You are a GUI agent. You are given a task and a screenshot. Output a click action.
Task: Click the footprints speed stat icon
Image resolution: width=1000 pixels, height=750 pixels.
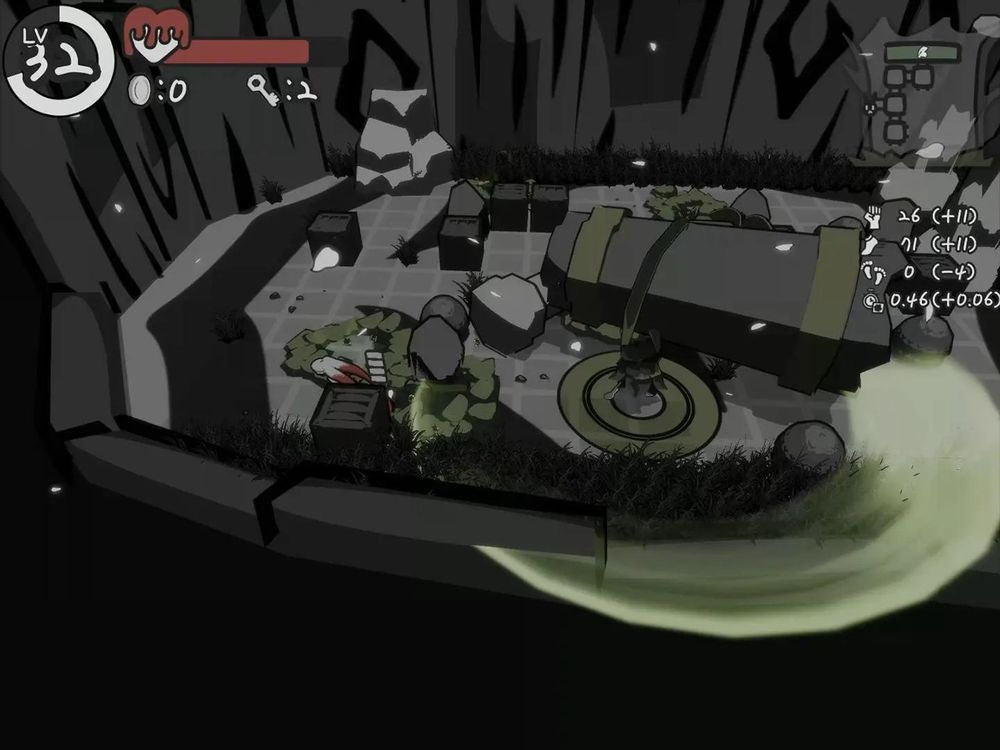coord(873,272)
